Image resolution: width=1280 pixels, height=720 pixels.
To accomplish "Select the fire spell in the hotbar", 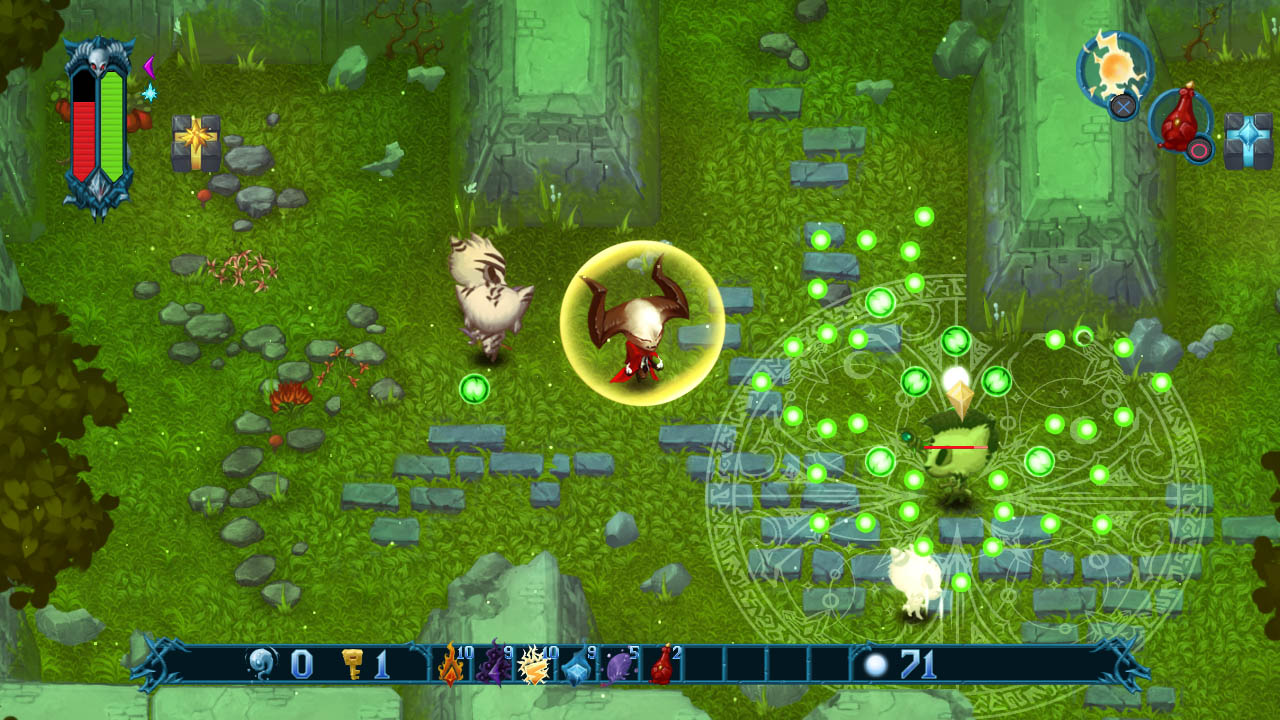I will point(450,667).
